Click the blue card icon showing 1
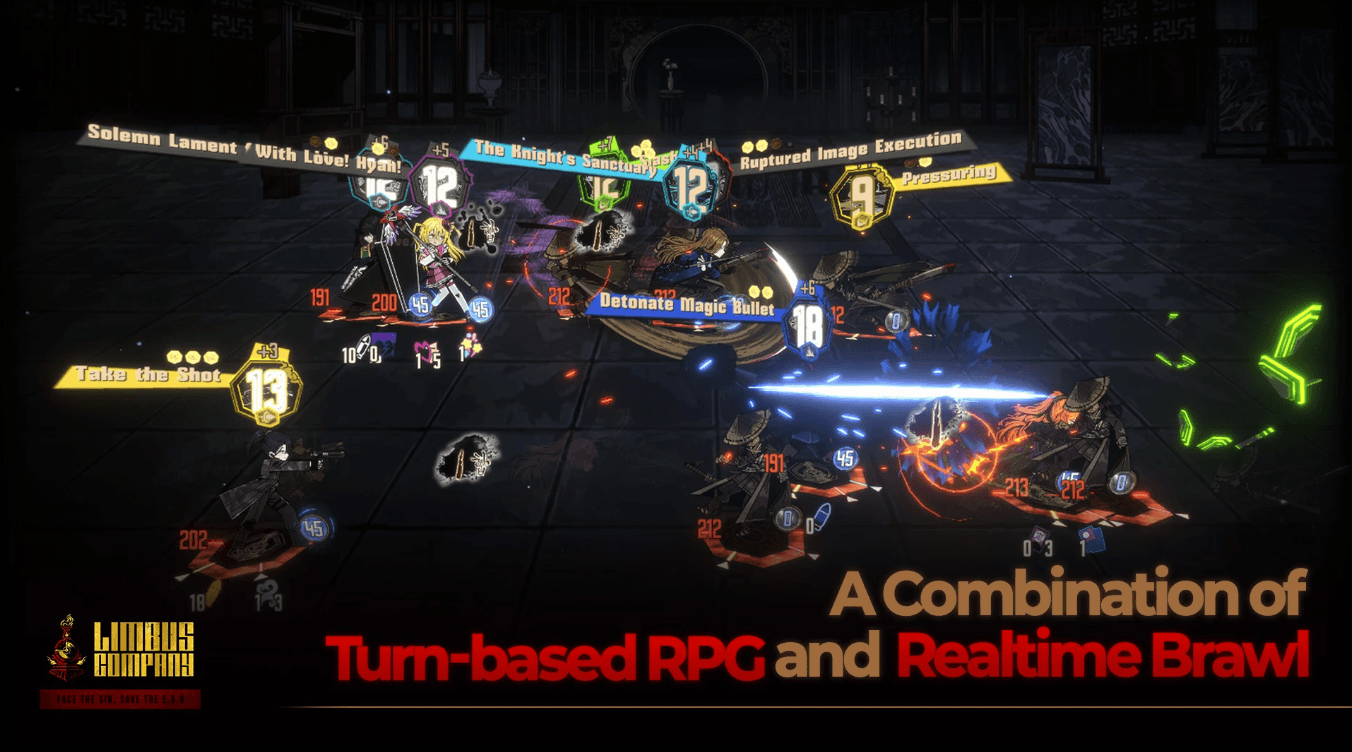Screen dimensions: 1352x752 [1092, 540]
